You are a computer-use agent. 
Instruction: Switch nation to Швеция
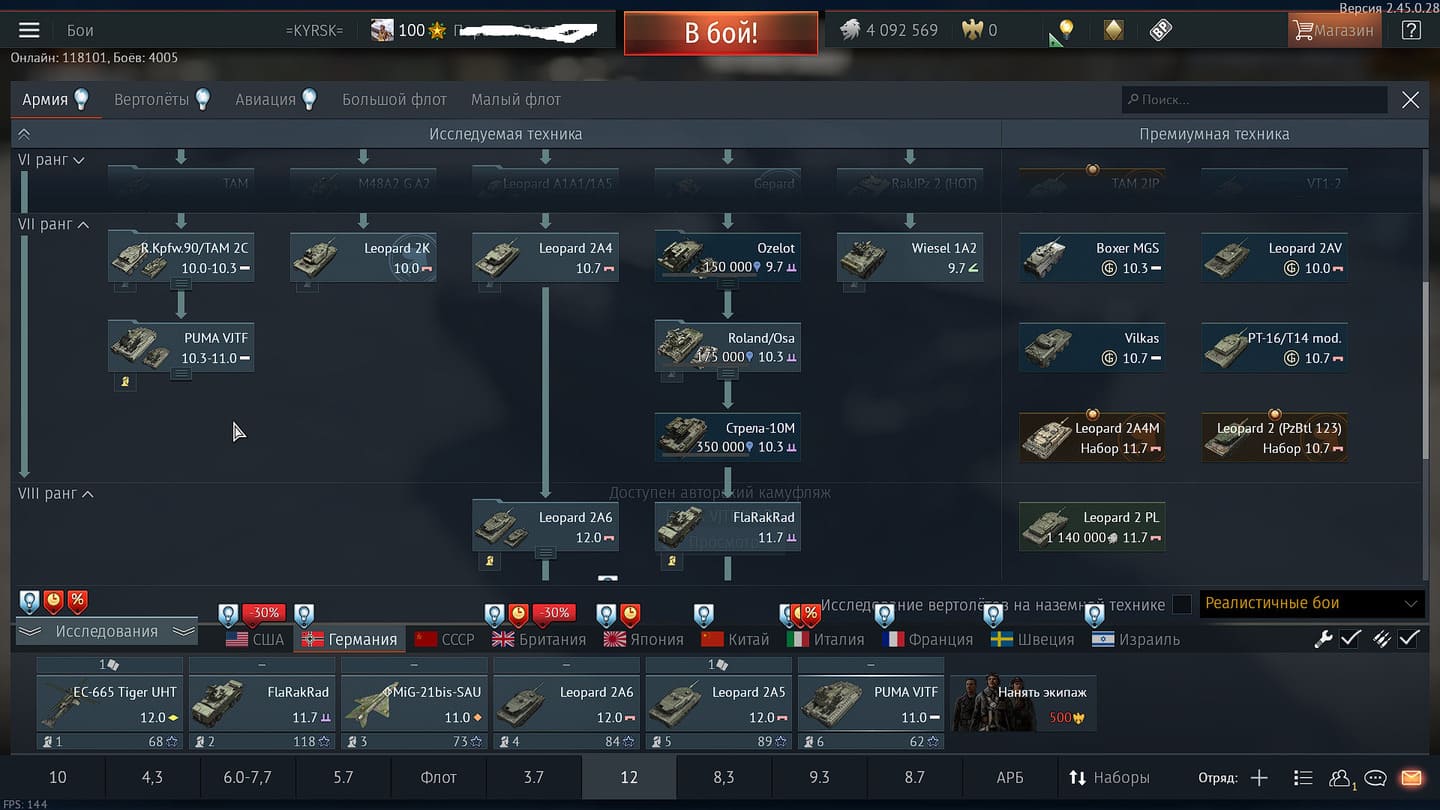tap(1032, 639)
